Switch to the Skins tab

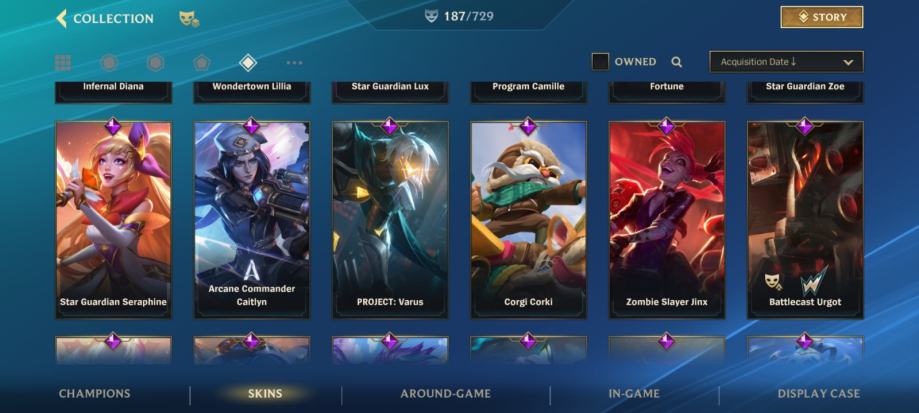coord(265,394)
